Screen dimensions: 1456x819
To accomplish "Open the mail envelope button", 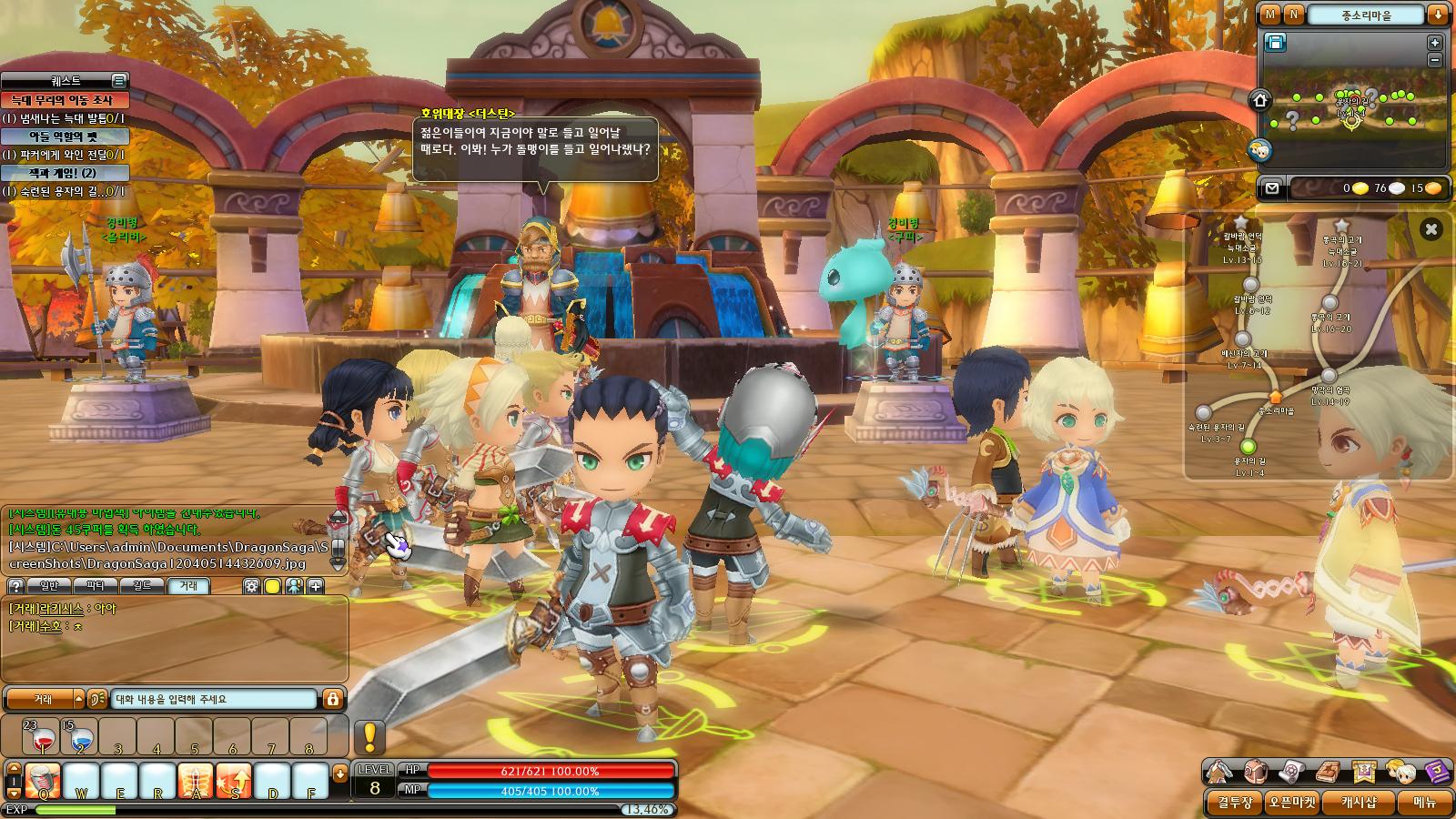I will (1272, 188).
